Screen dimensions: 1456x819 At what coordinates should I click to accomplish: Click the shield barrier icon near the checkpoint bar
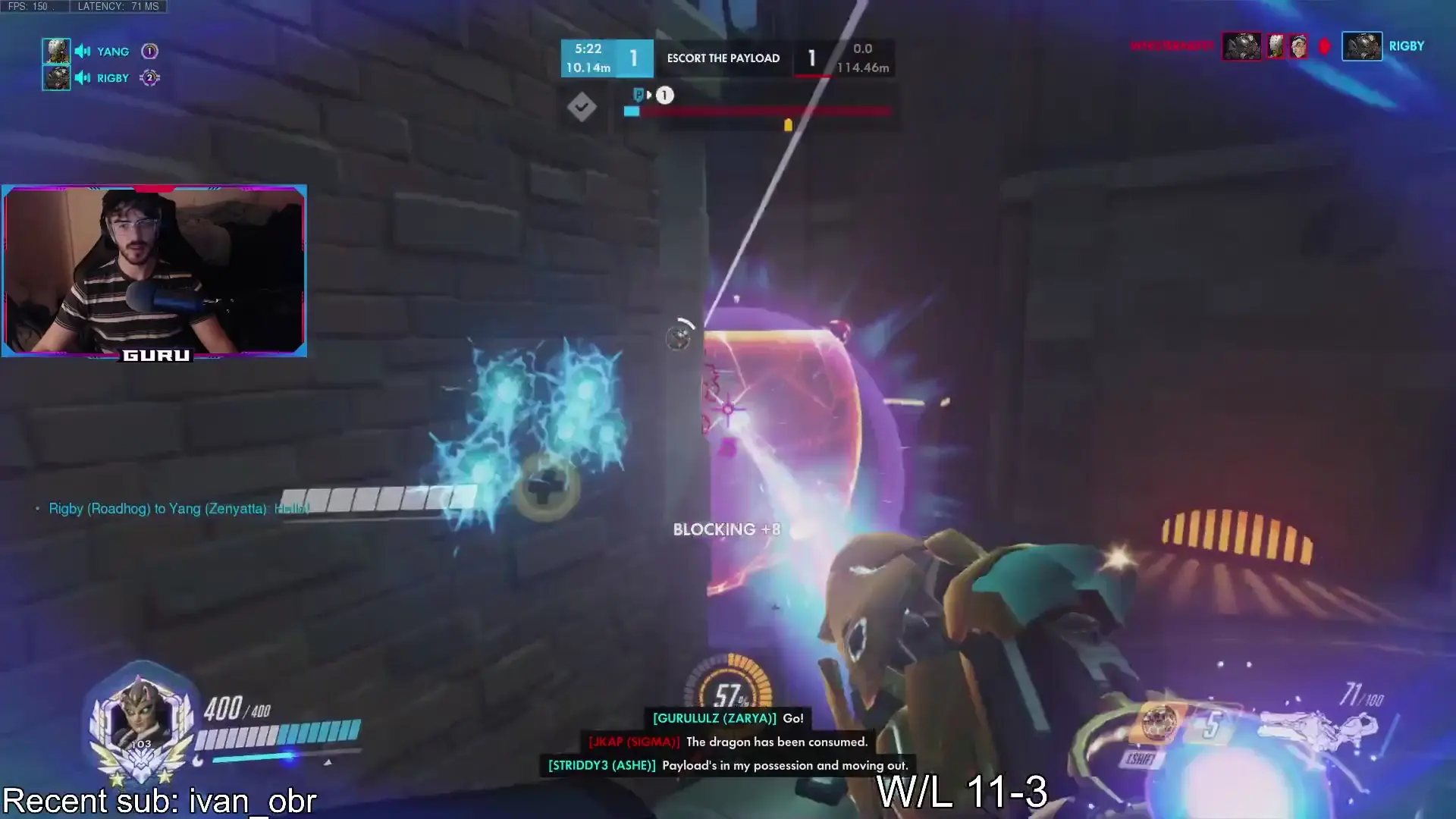pyautogui.click(x=637, y=96)
